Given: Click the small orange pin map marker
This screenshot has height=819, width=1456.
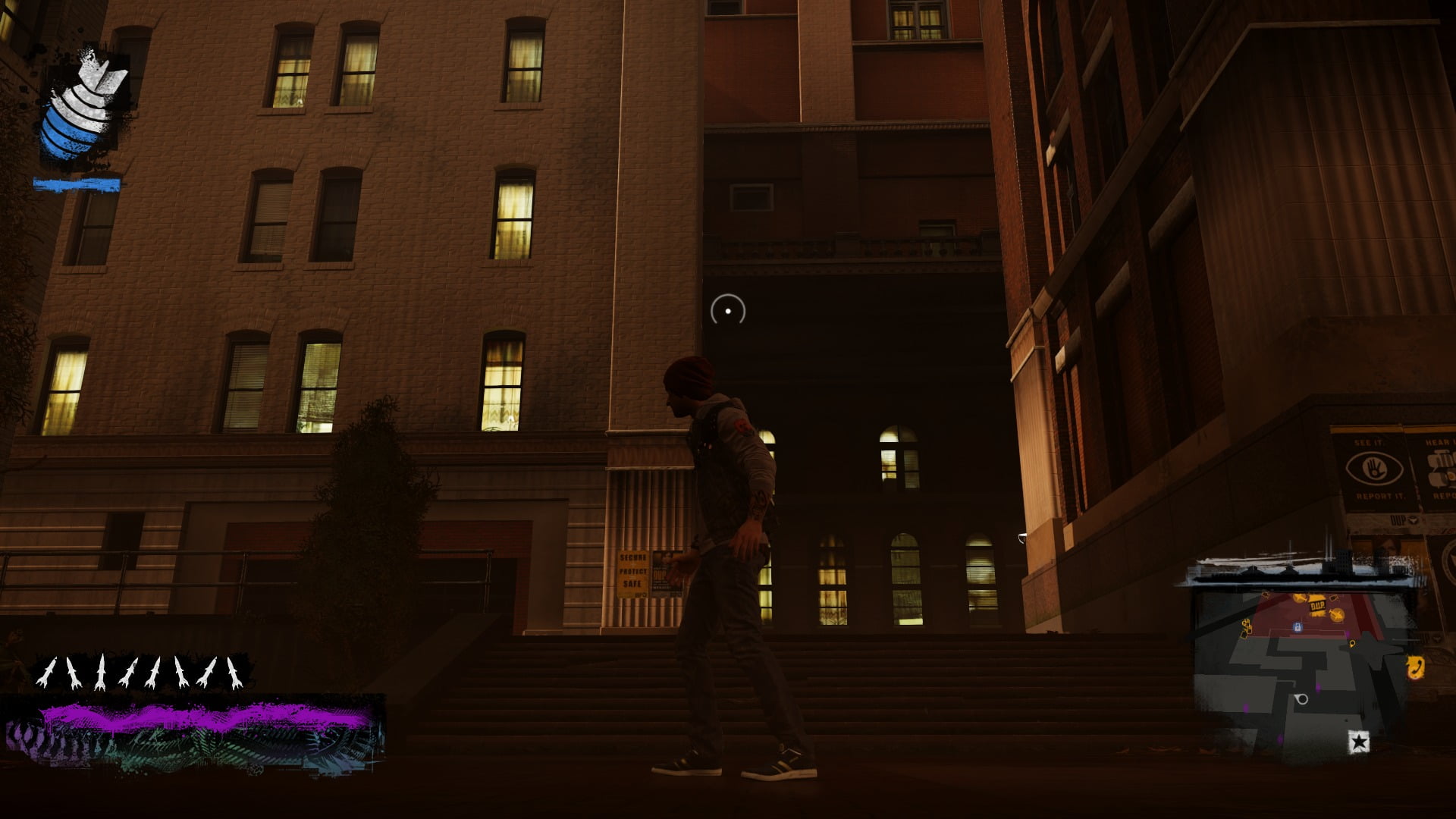Looking at the screenshot, I should click(x=1352, y=644).
